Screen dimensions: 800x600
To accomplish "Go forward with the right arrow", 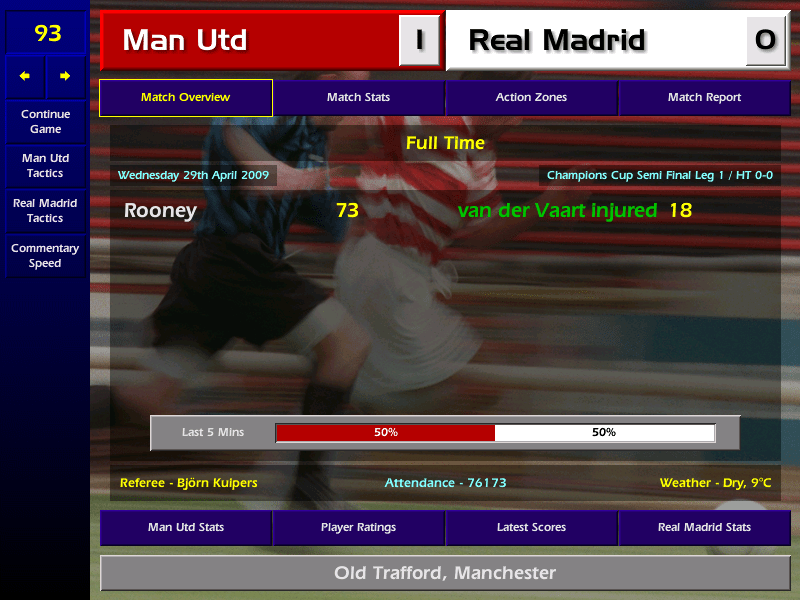I will coord(65,76).
